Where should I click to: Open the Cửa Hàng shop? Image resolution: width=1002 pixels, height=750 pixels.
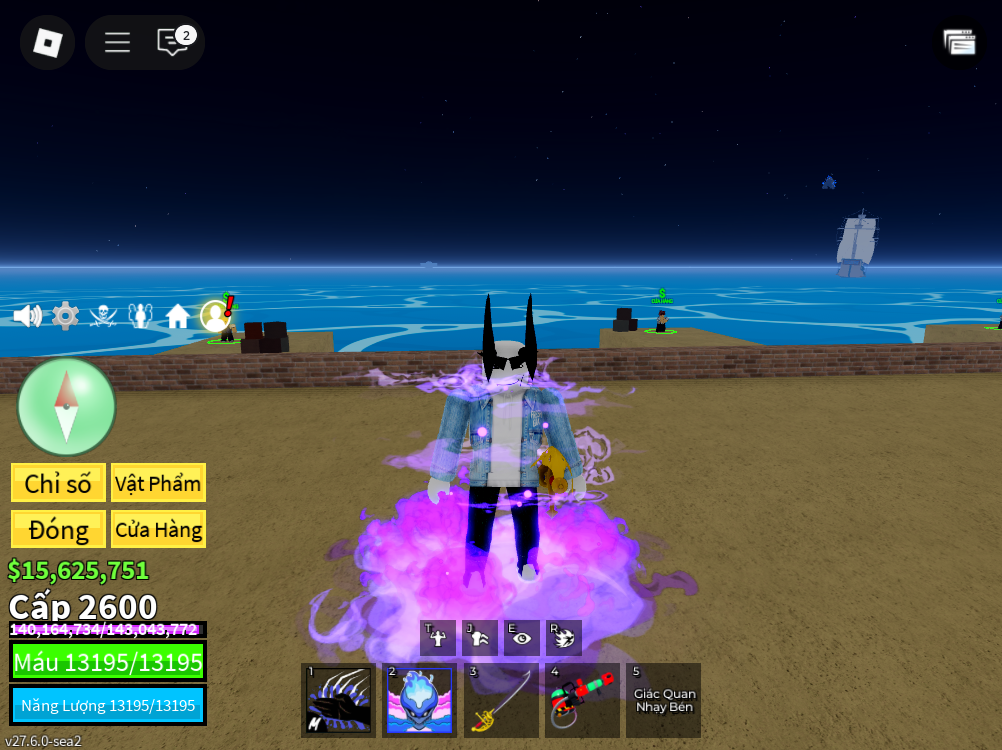click(x=158, y=529)
